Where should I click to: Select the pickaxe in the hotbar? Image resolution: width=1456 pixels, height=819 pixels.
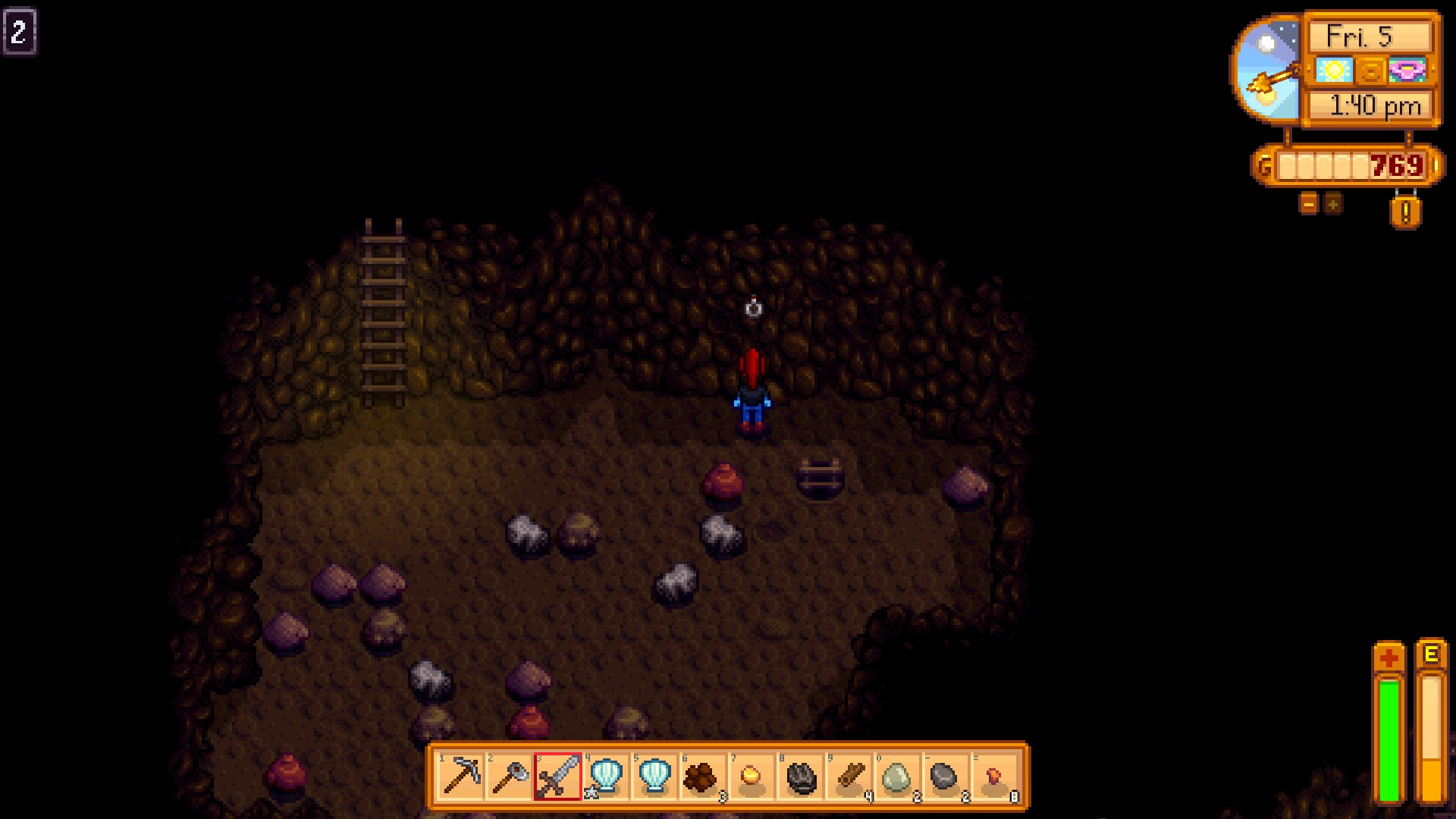(x=461, y=777)
